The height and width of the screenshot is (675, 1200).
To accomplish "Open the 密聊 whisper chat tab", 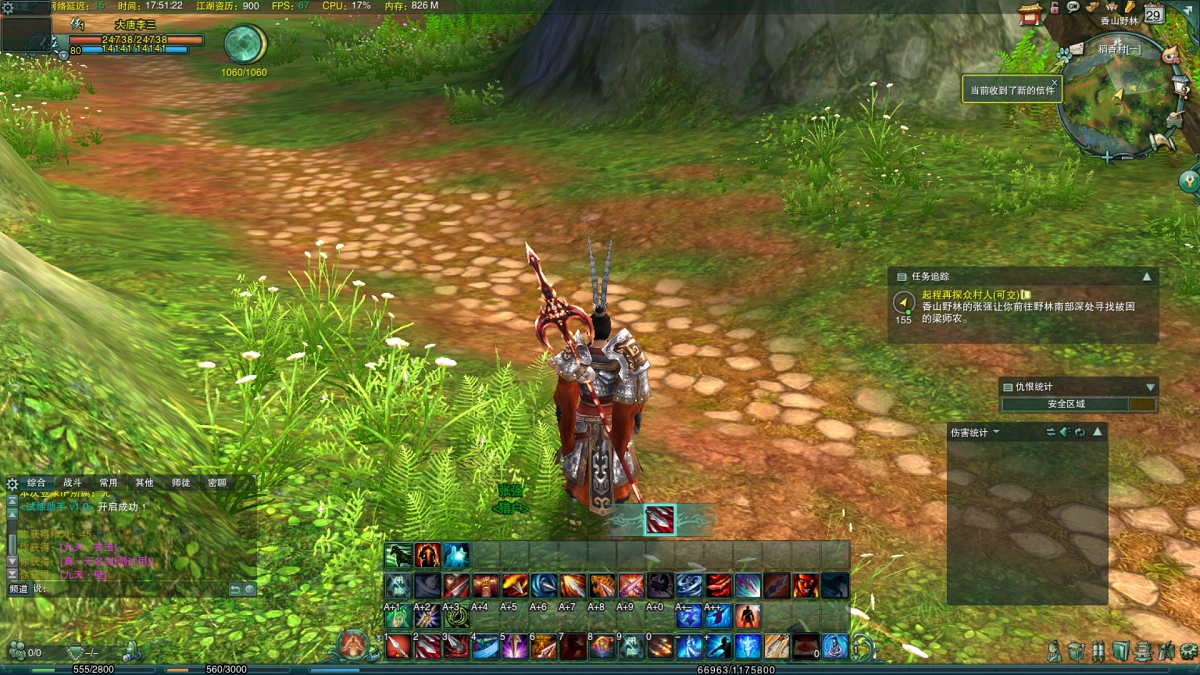I will click(x=216, y=482).
